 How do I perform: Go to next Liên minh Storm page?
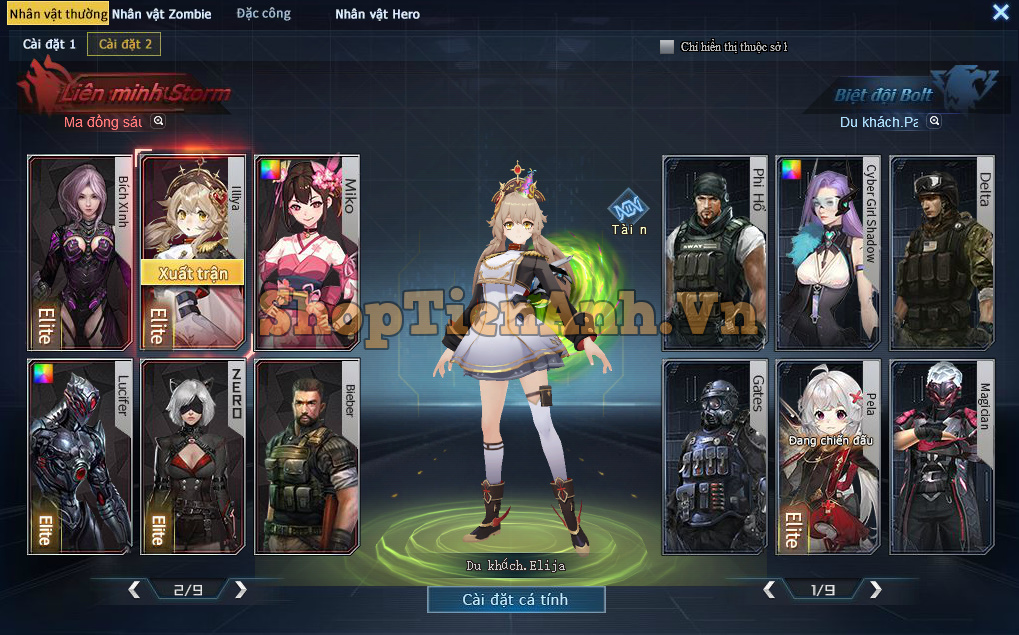(x=240, y=590)
